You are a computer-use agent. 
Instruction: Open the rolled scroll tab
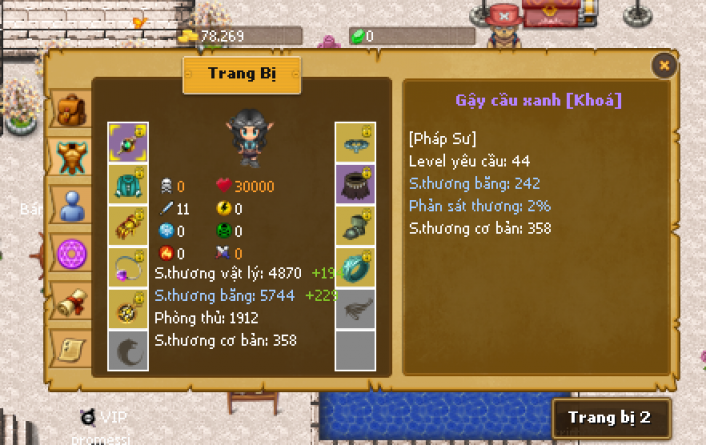pyautogui.click(x=70, y=300)
